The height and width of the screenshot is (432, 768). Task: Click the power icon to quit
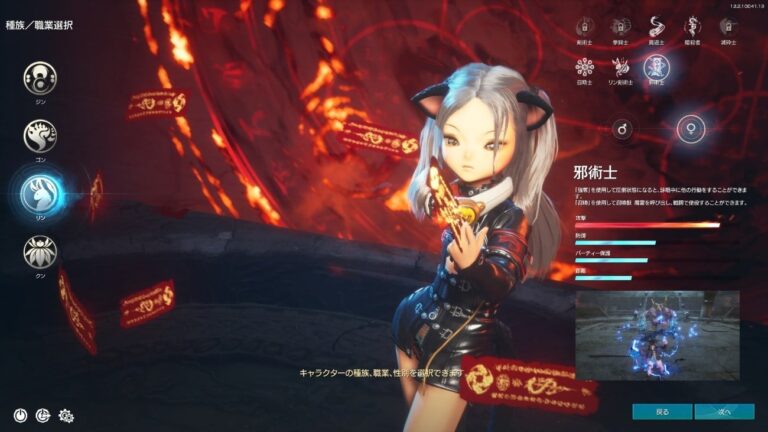click(x=20, y=414)
